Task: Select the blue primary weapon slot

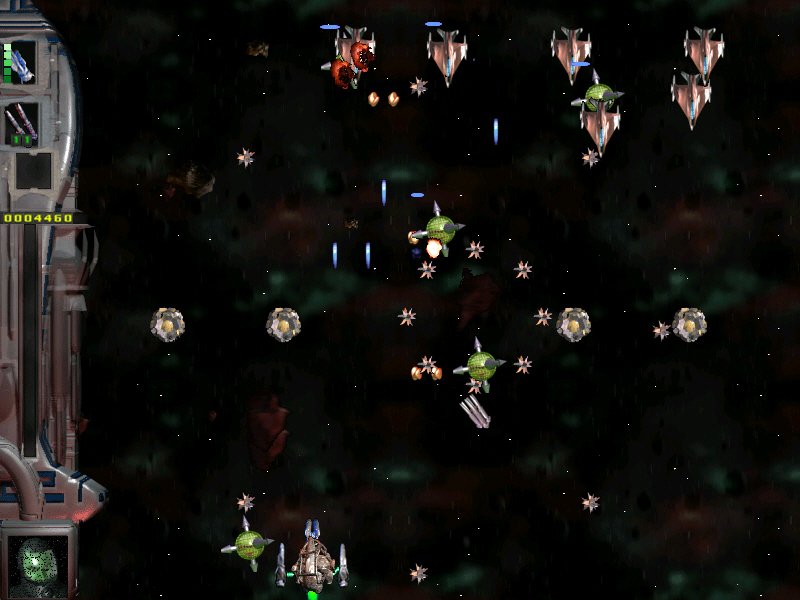Action: click(21, 62)
